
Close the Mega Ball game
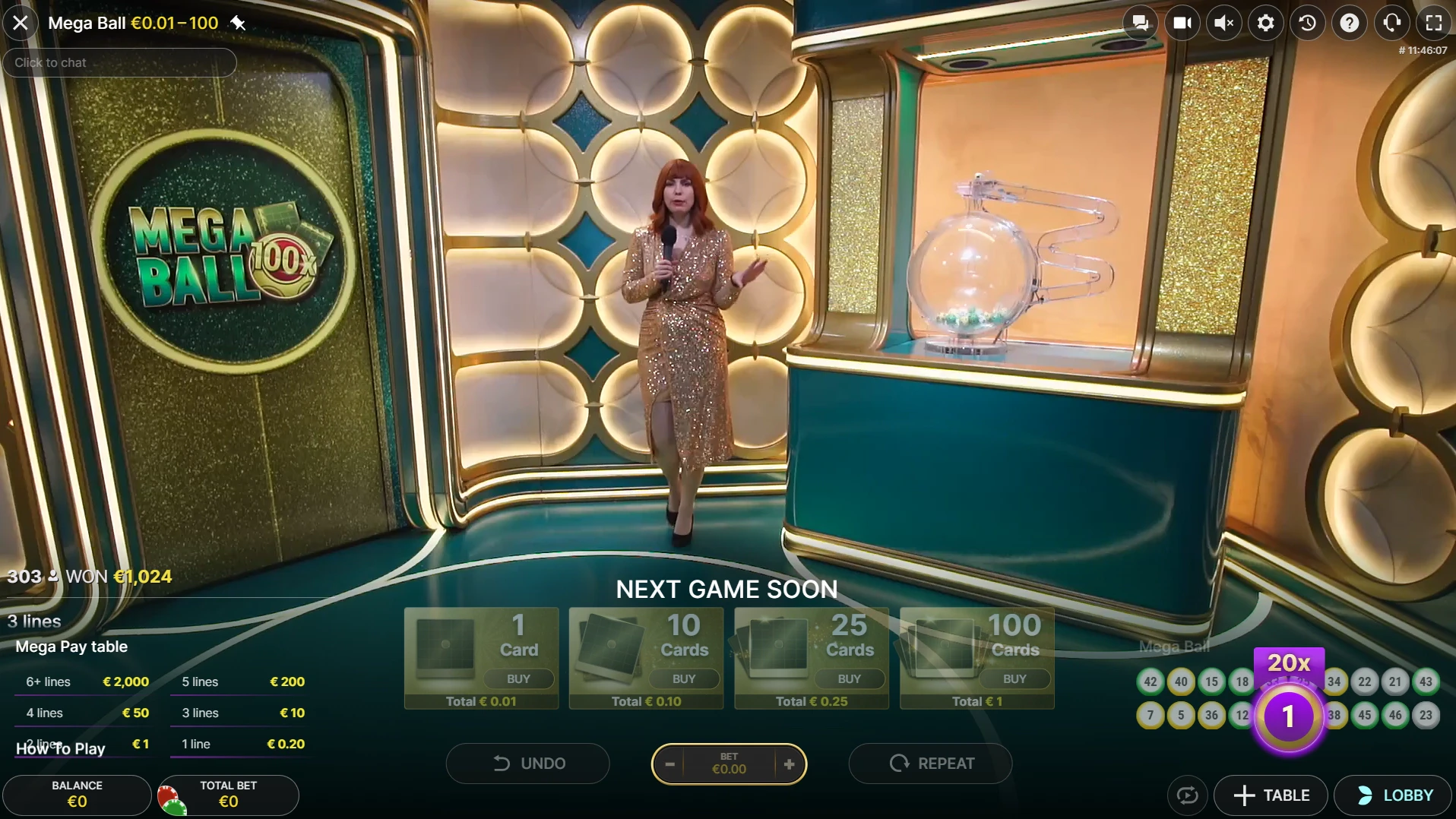click(21, 23)
